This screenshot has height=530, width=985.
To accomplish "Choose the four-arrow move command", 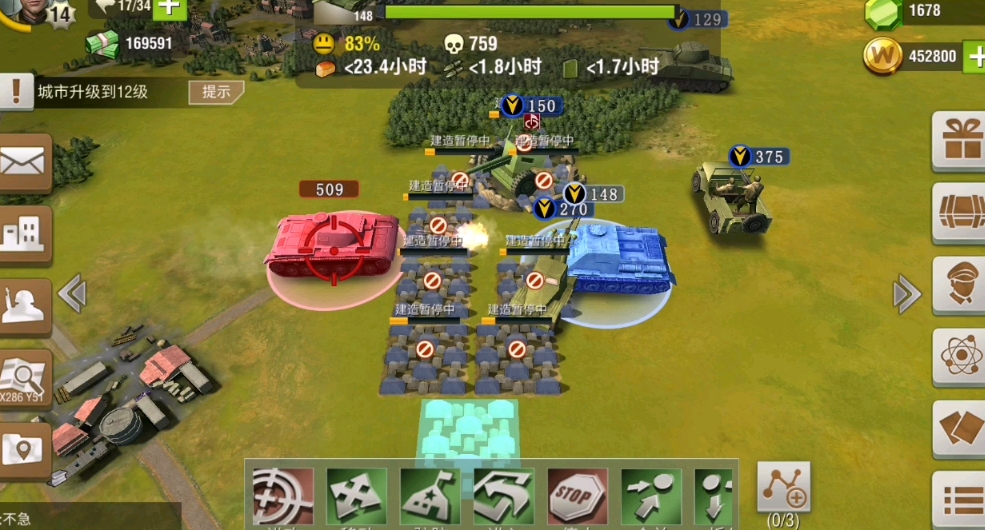I will pyautogui.click(x=356, y=496).
